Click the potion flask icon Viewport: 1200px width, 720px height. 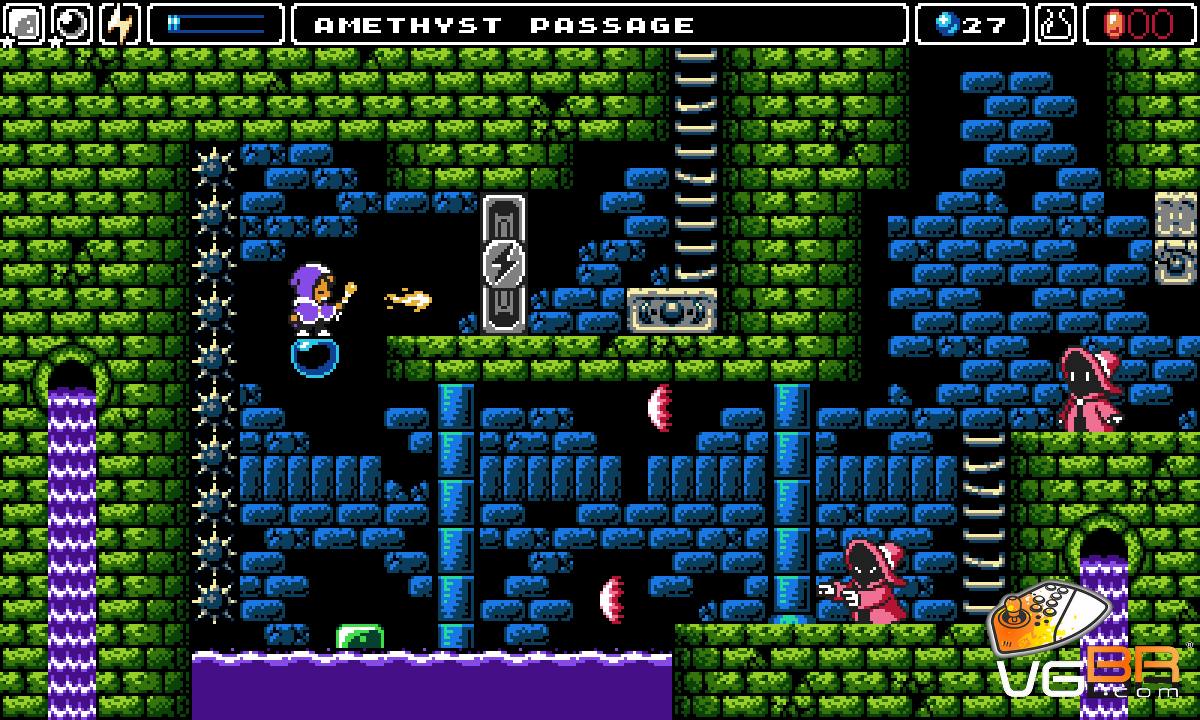(x=1055, y=24)
